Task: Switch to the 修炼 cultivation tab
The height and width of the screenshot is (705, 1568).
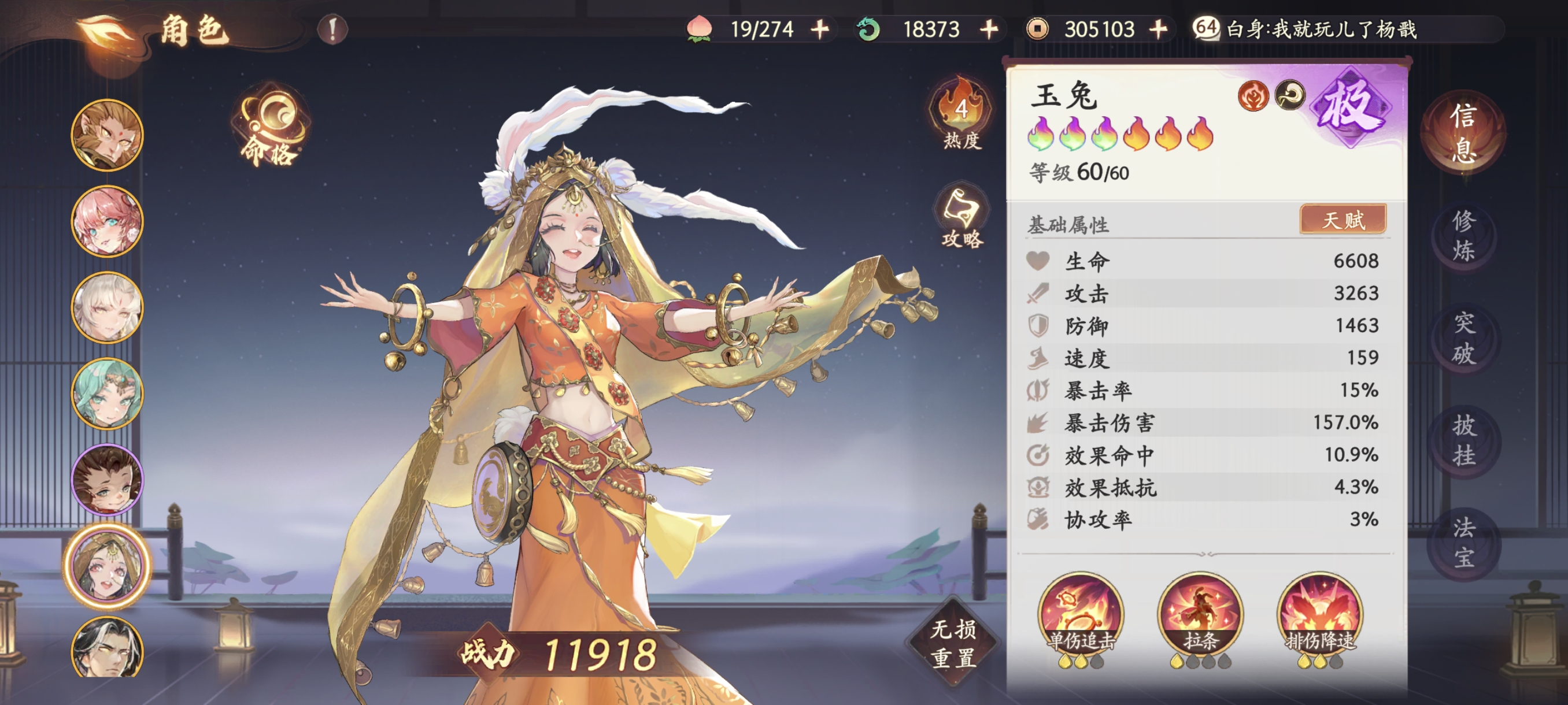Action: tap(1463, 235)
